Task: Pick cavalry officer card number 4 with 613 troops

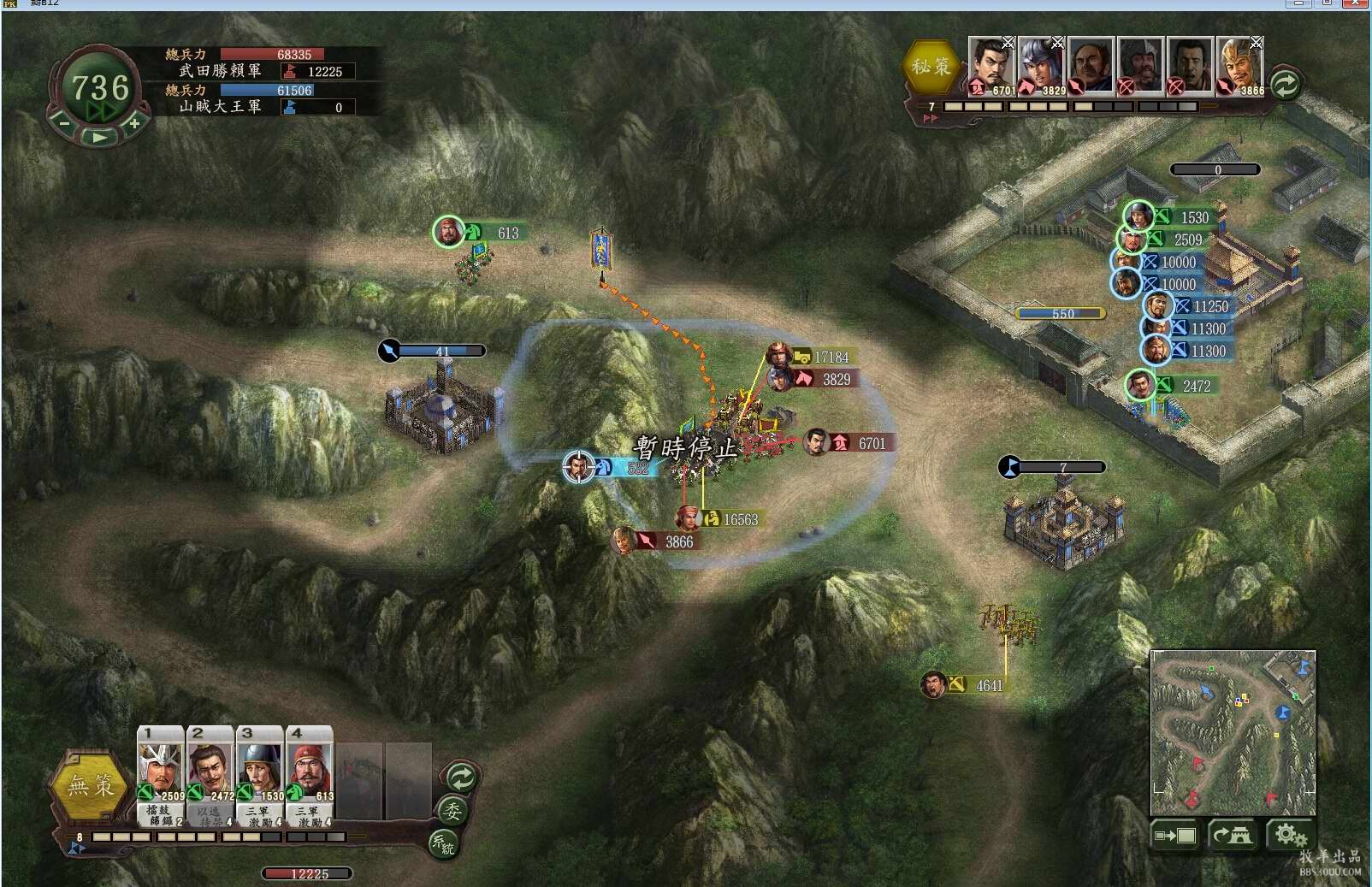Action: (310, 768)
